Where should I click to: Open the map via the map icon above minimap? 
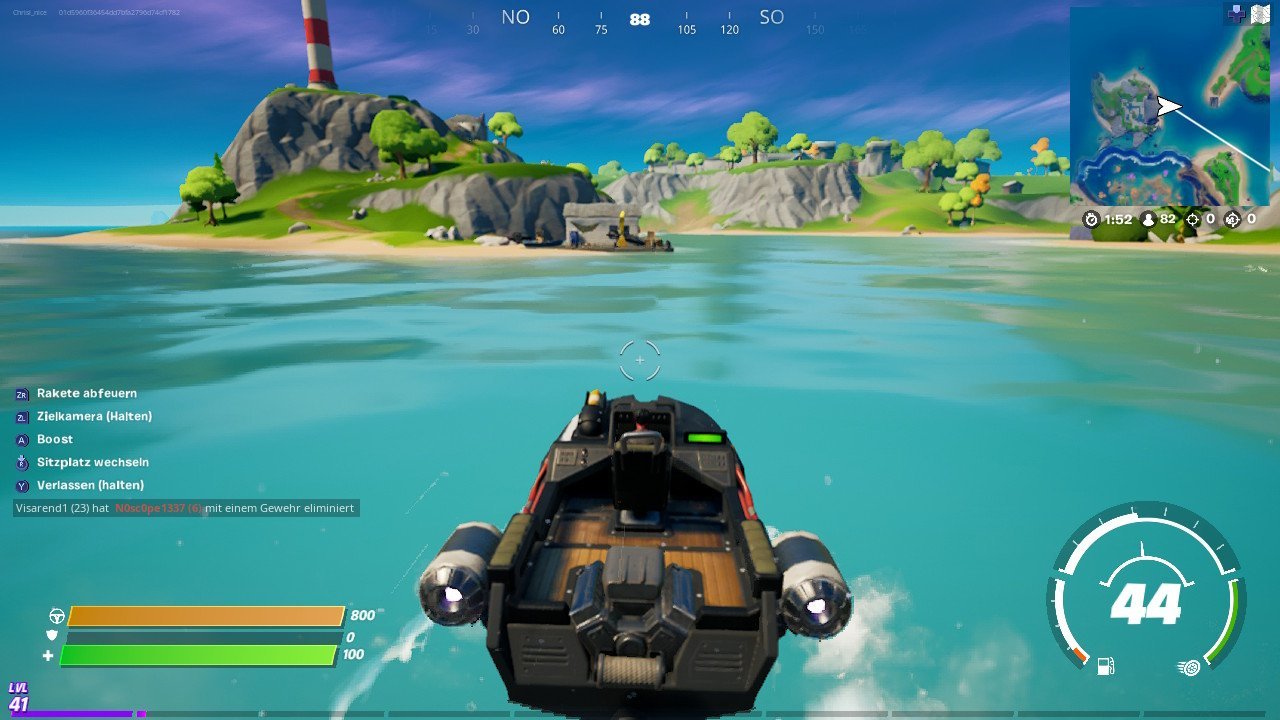point(1262,13)
